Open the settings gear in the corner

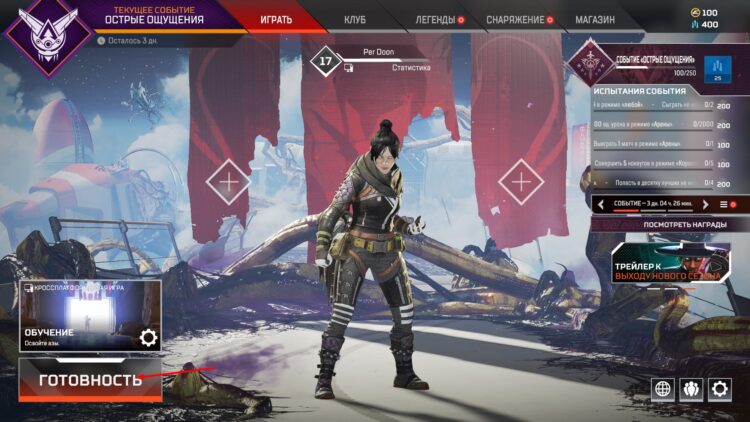[x=720, y=389]
